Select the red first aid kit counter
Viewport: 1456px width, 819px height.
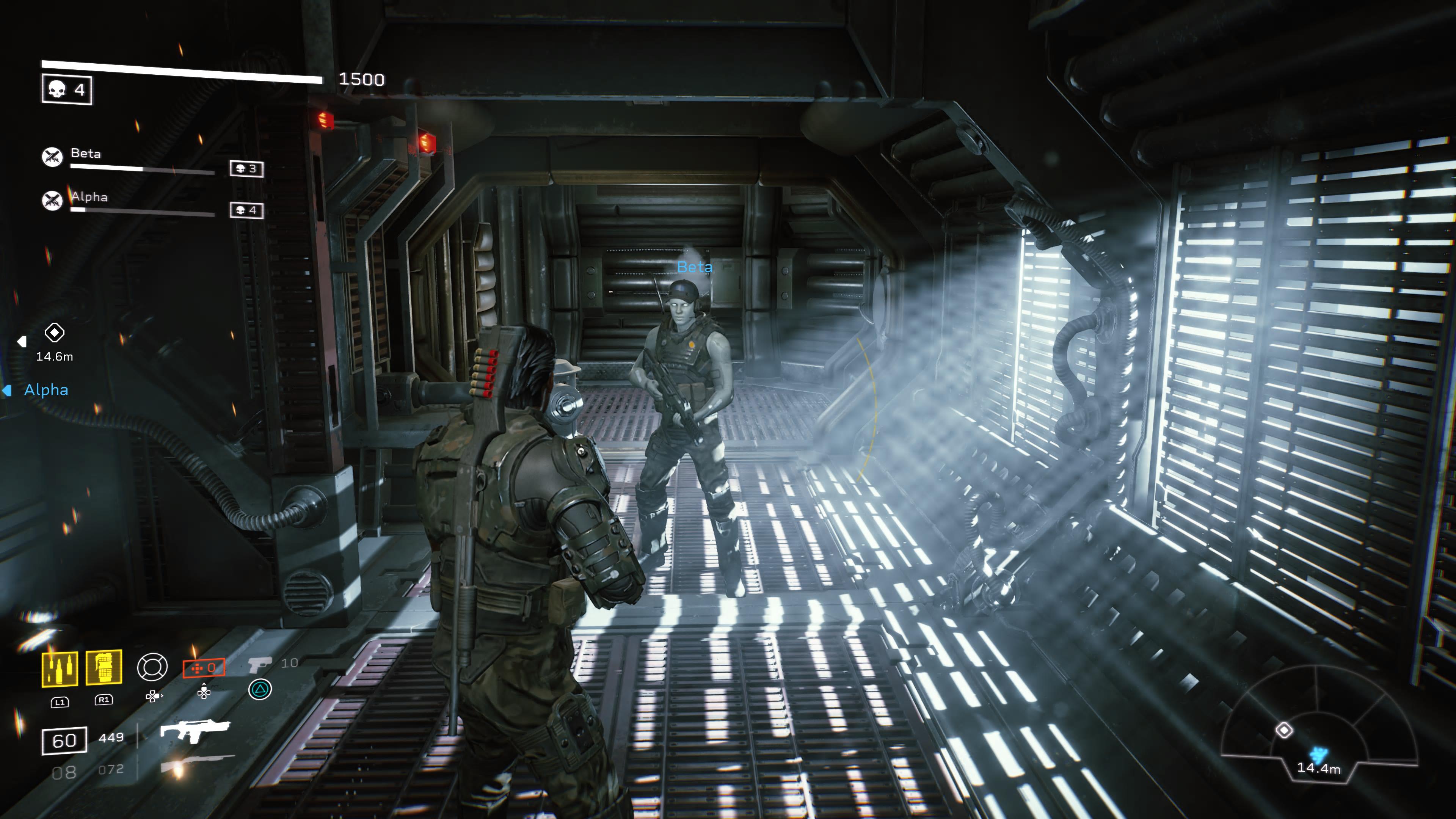(x=204, y=668)
